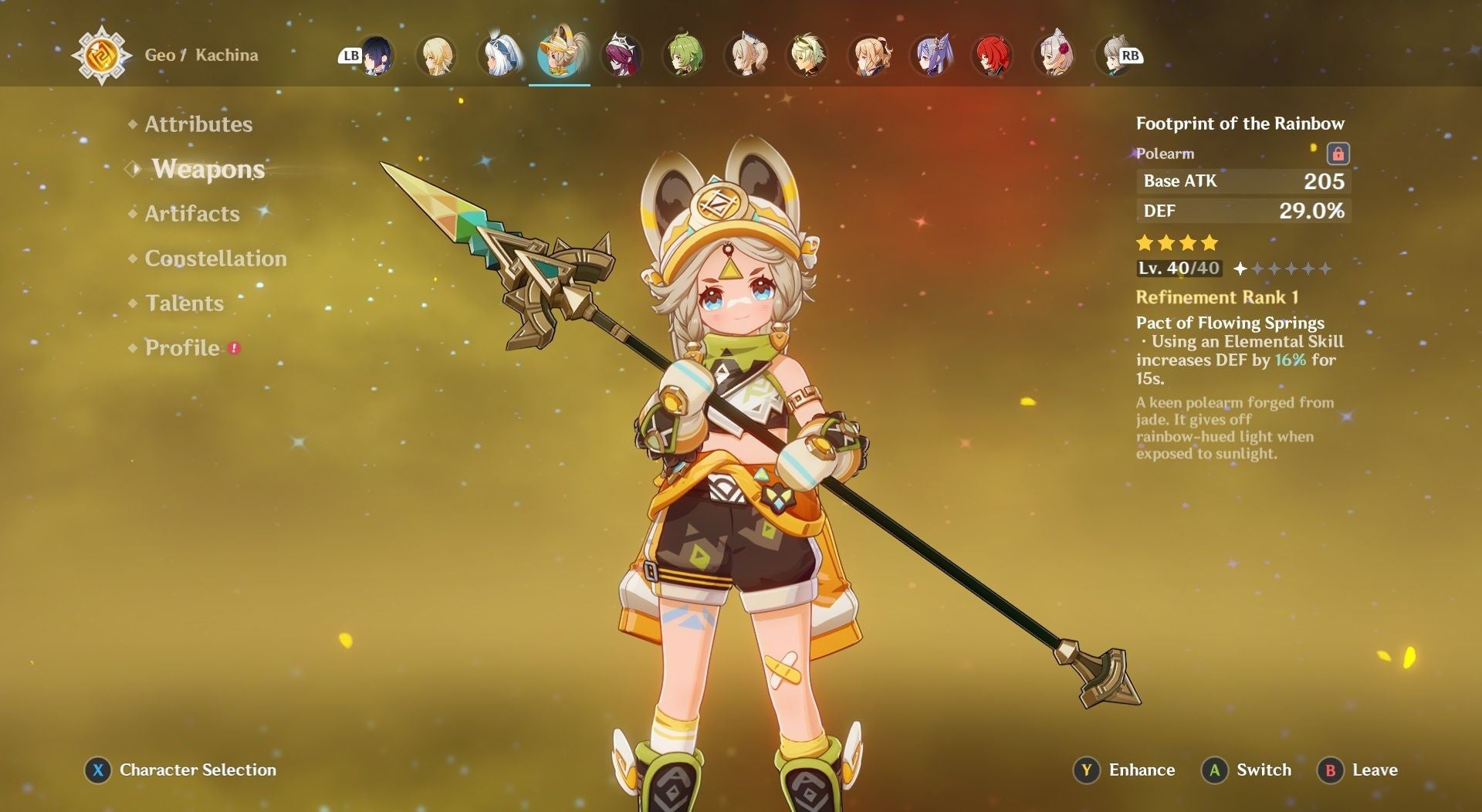The image size is (1482, 812).
Task: Select the purple-haired Keqing portrait
Action: pos(932,56)
